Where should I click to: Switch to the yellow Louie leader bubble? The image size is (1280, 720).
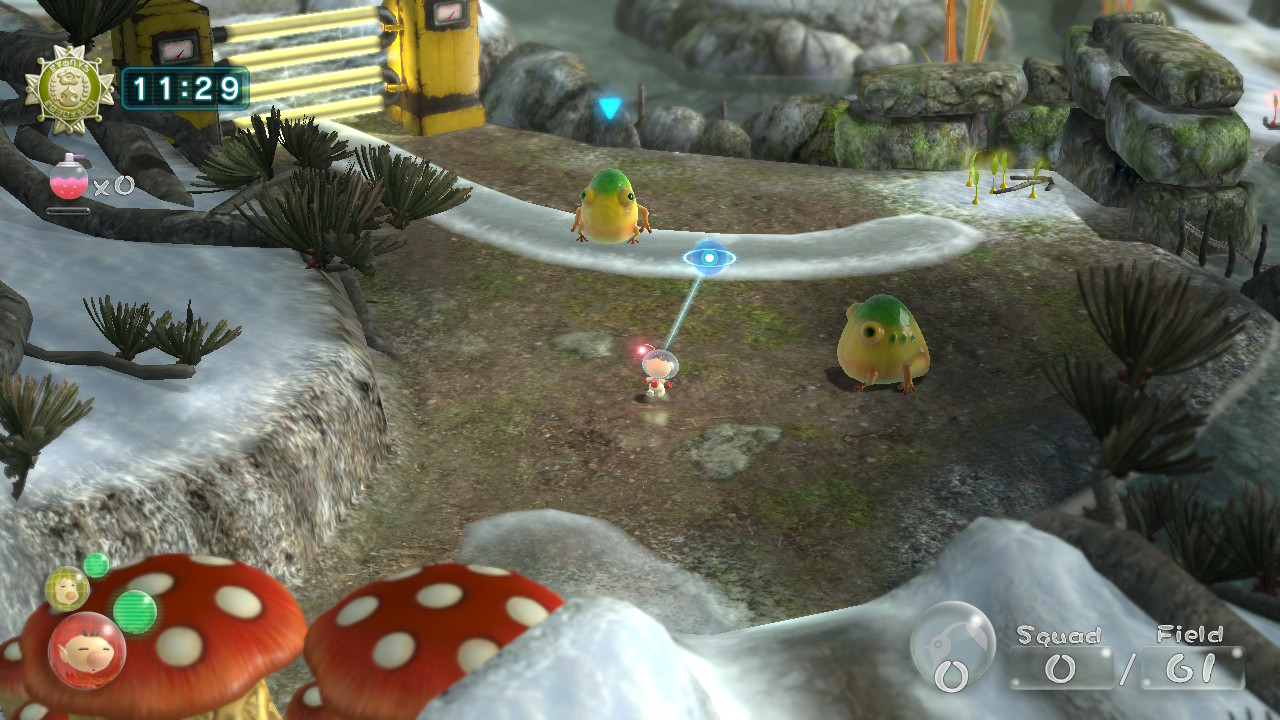coord(67,589)
